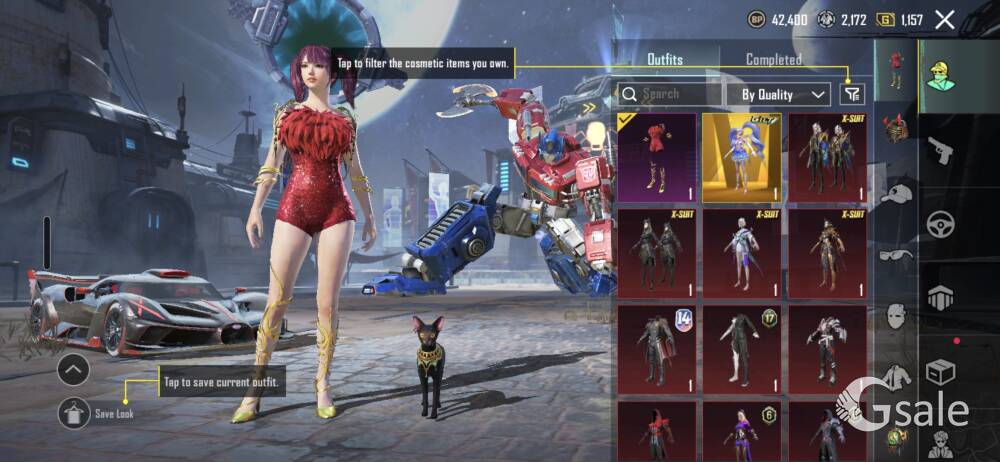Screen dimensions: 1000x462
Task: Open the cap hats category
Action: coord(896,193)
